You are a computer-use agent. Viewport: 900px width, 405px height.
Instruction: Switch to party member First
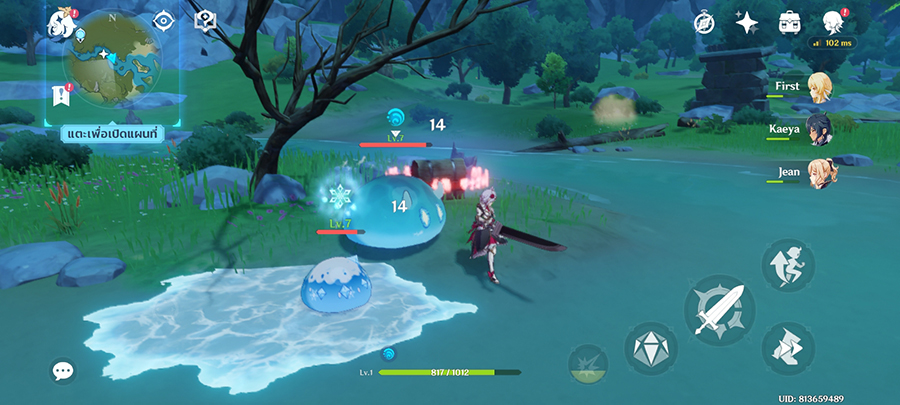[820, 86]
